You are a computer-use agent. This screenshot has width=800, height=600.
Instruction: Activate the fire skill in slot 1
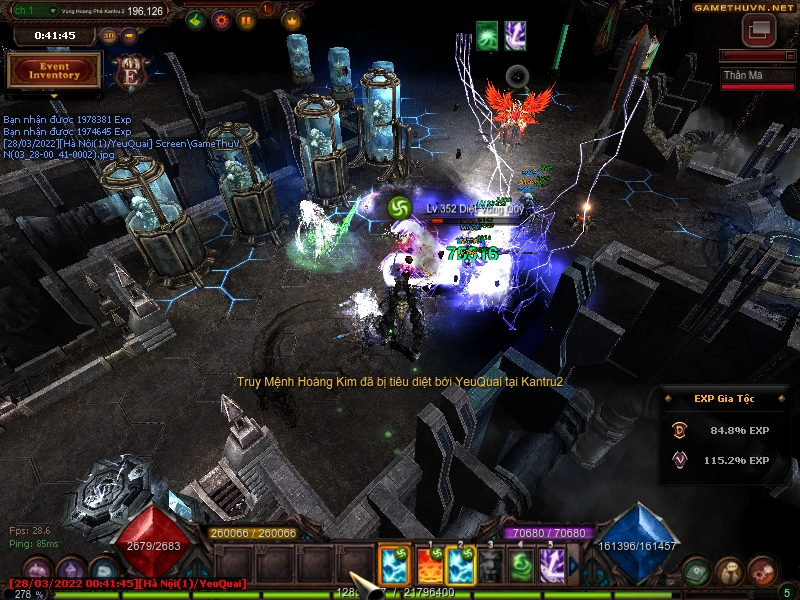click(x=430, y=566)
